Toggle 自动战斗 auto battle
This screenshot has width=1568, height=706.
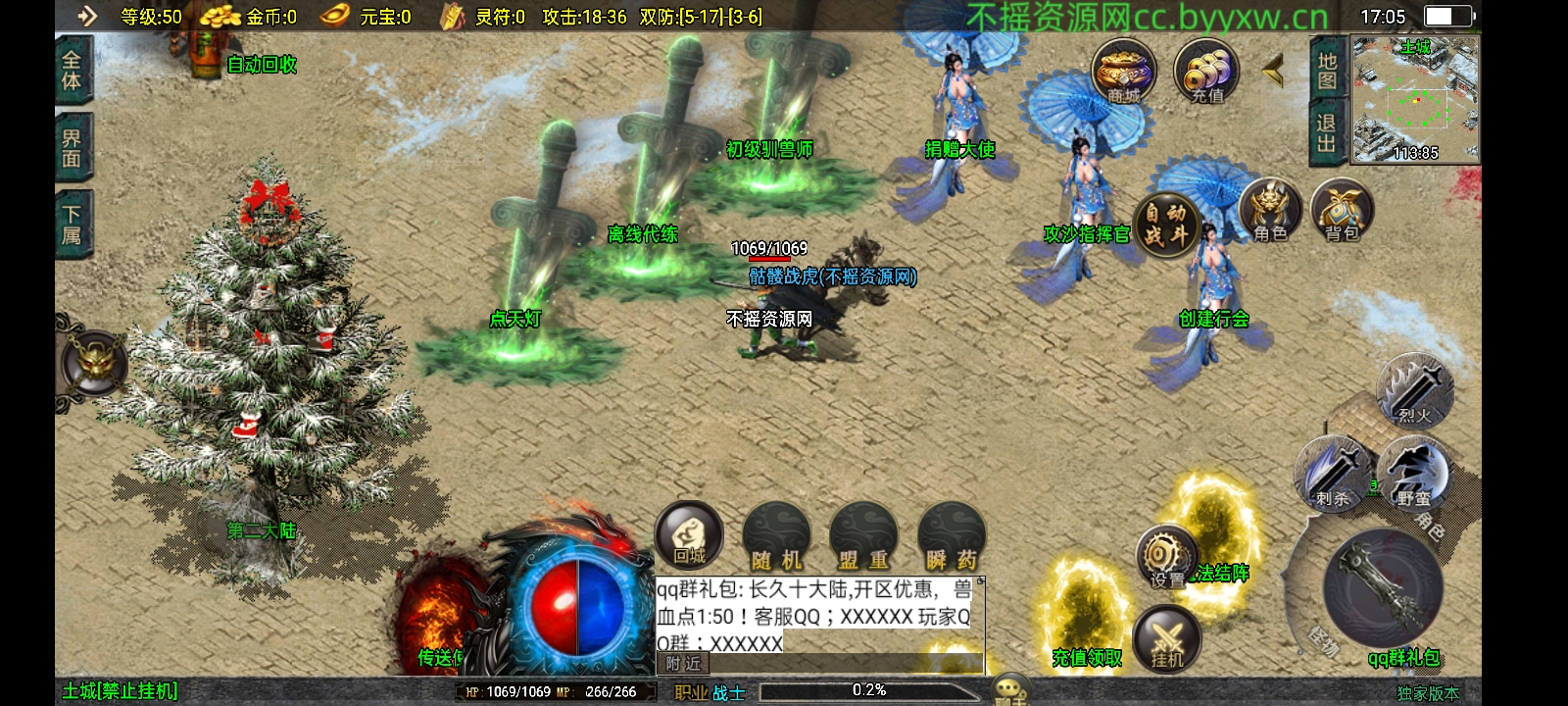pyautogui.click(x=1165, y=225)
